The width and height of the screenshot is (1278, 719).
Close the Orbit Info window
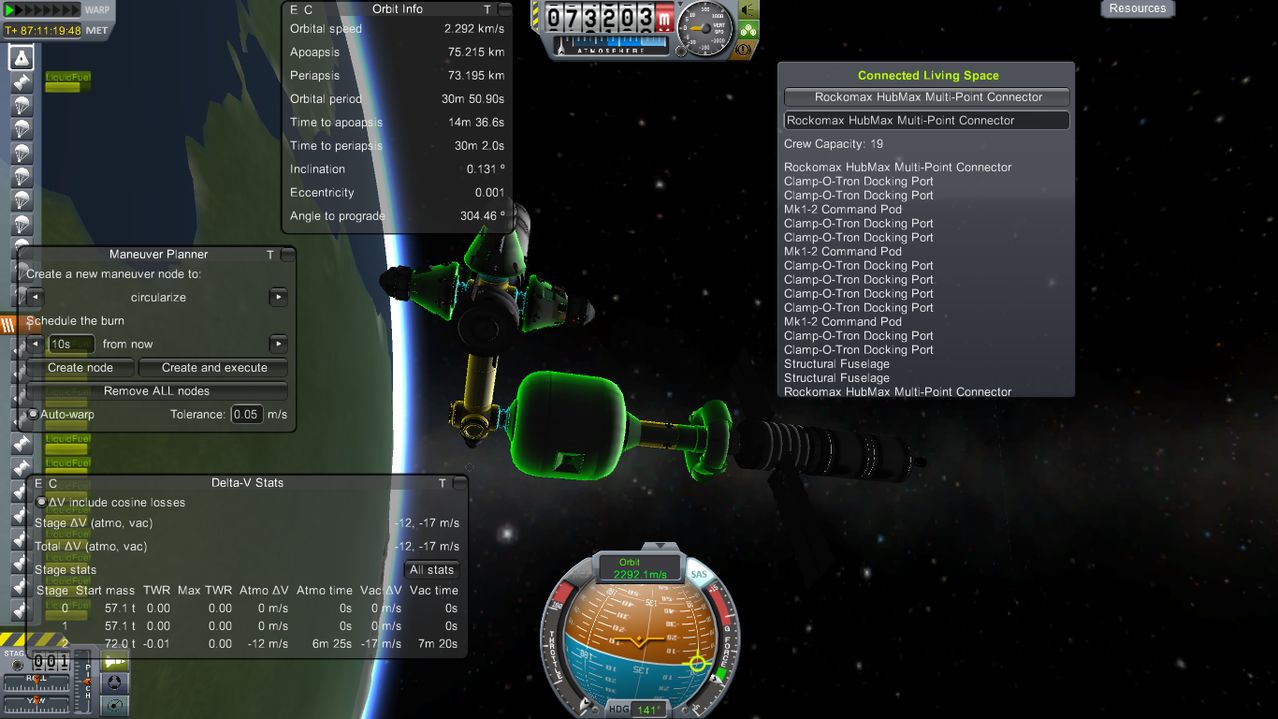click(504, 9)
